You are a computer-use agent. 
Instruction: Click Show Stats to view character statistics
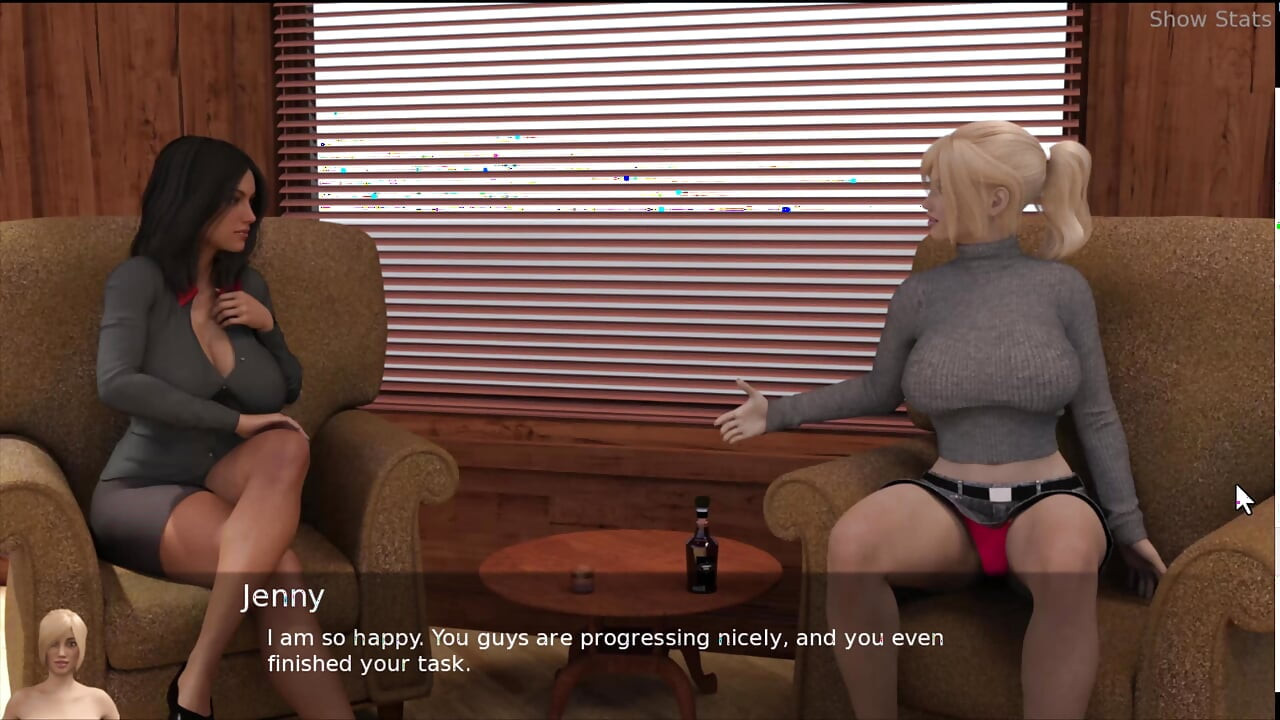pos(1210,19)
